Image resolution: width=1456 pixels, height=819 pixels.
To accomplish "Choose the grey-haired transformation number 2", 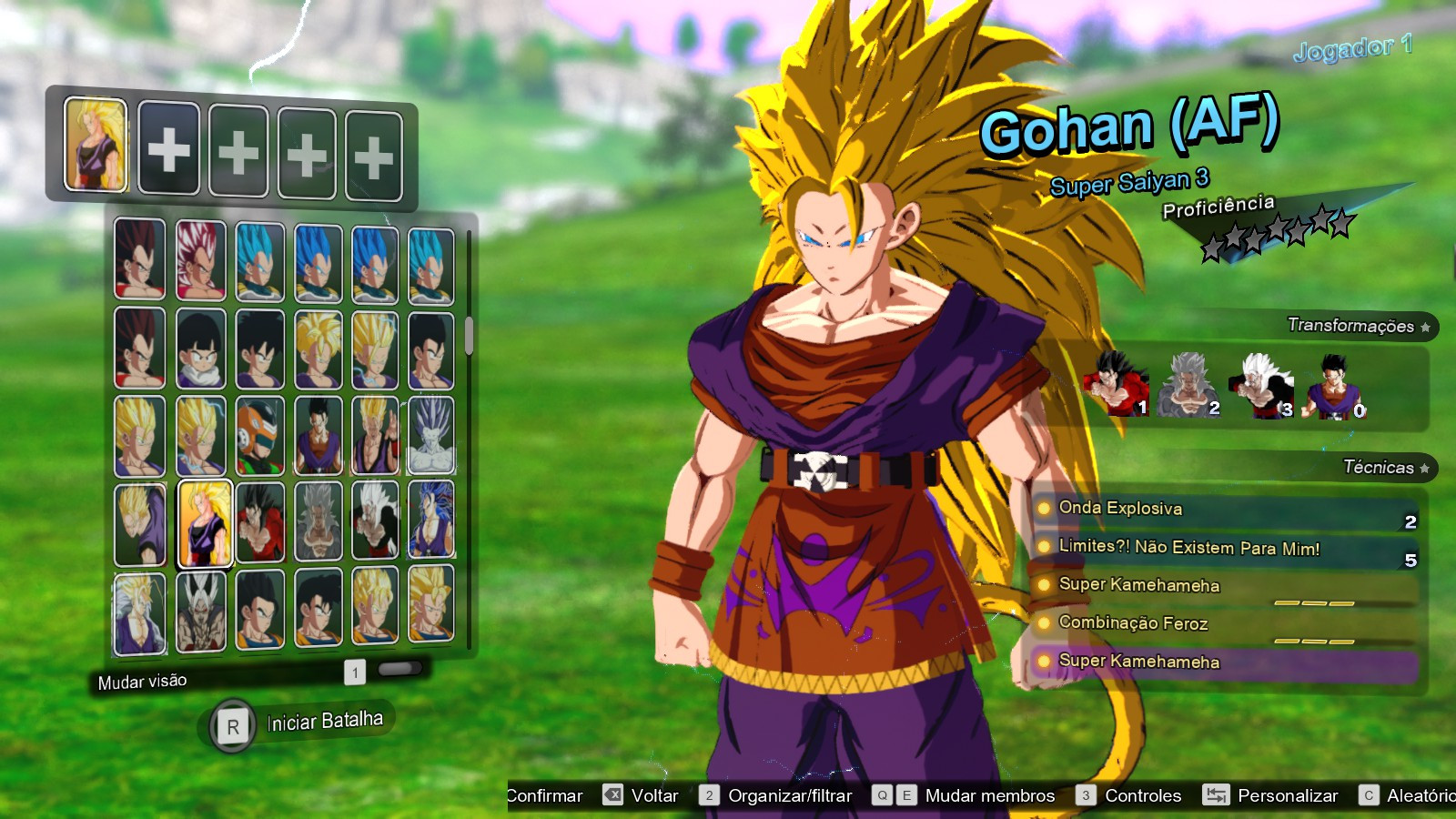I will pyautogui.click(x=1188, y=385).
